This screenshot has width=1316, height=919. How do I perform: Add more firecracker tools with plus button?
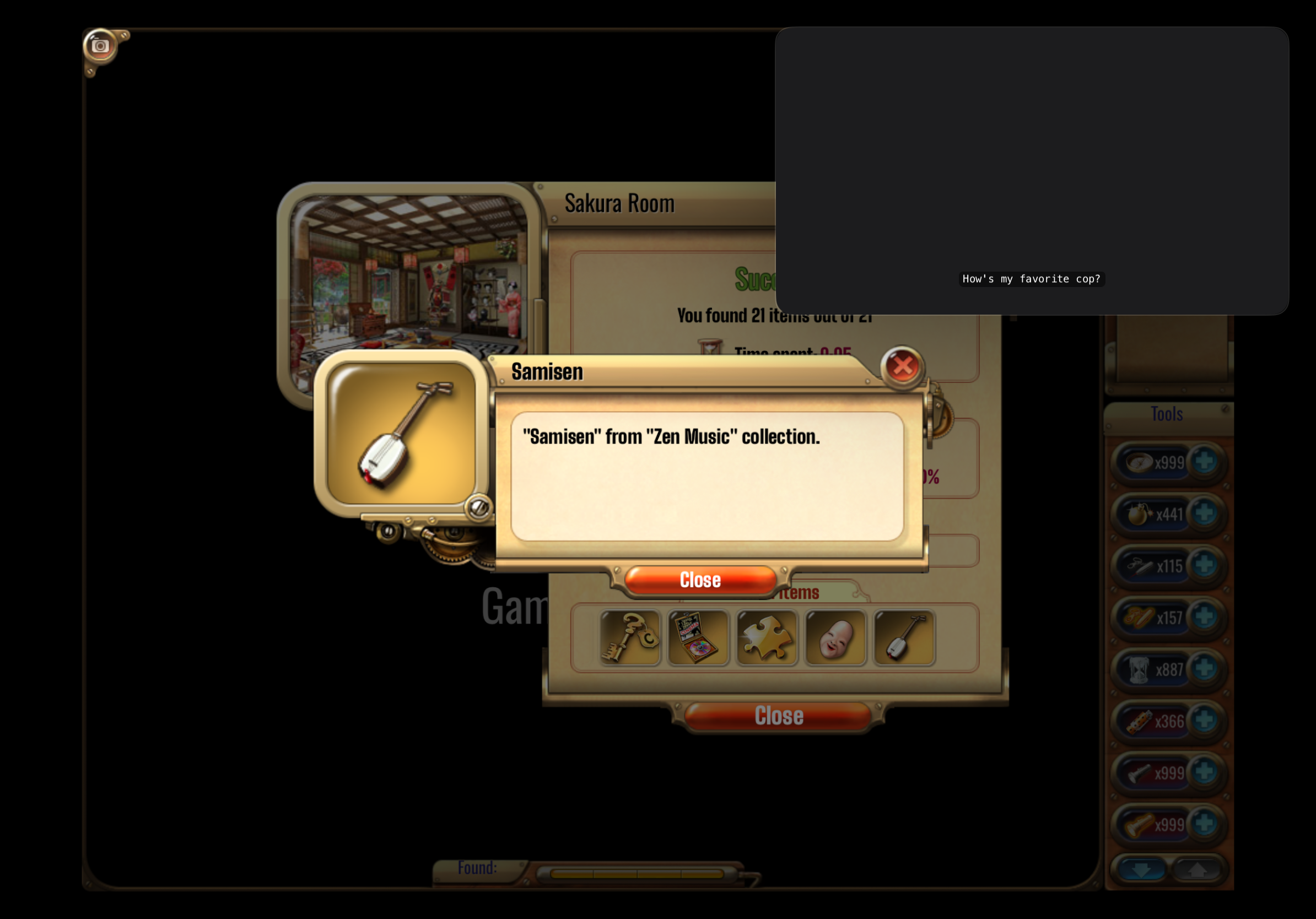[1204, 720]
